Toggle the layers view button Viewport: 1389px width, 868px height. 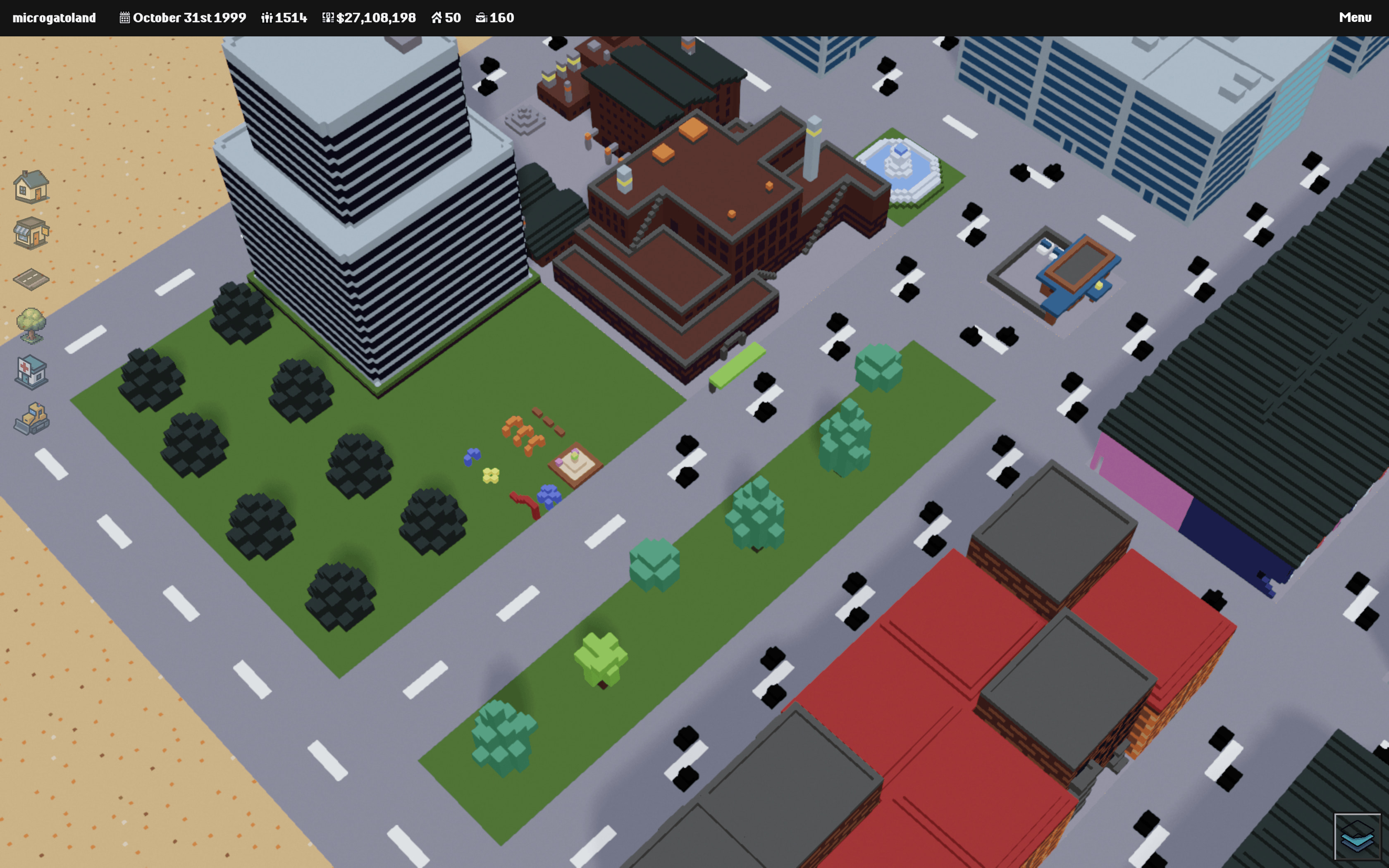1357,836
